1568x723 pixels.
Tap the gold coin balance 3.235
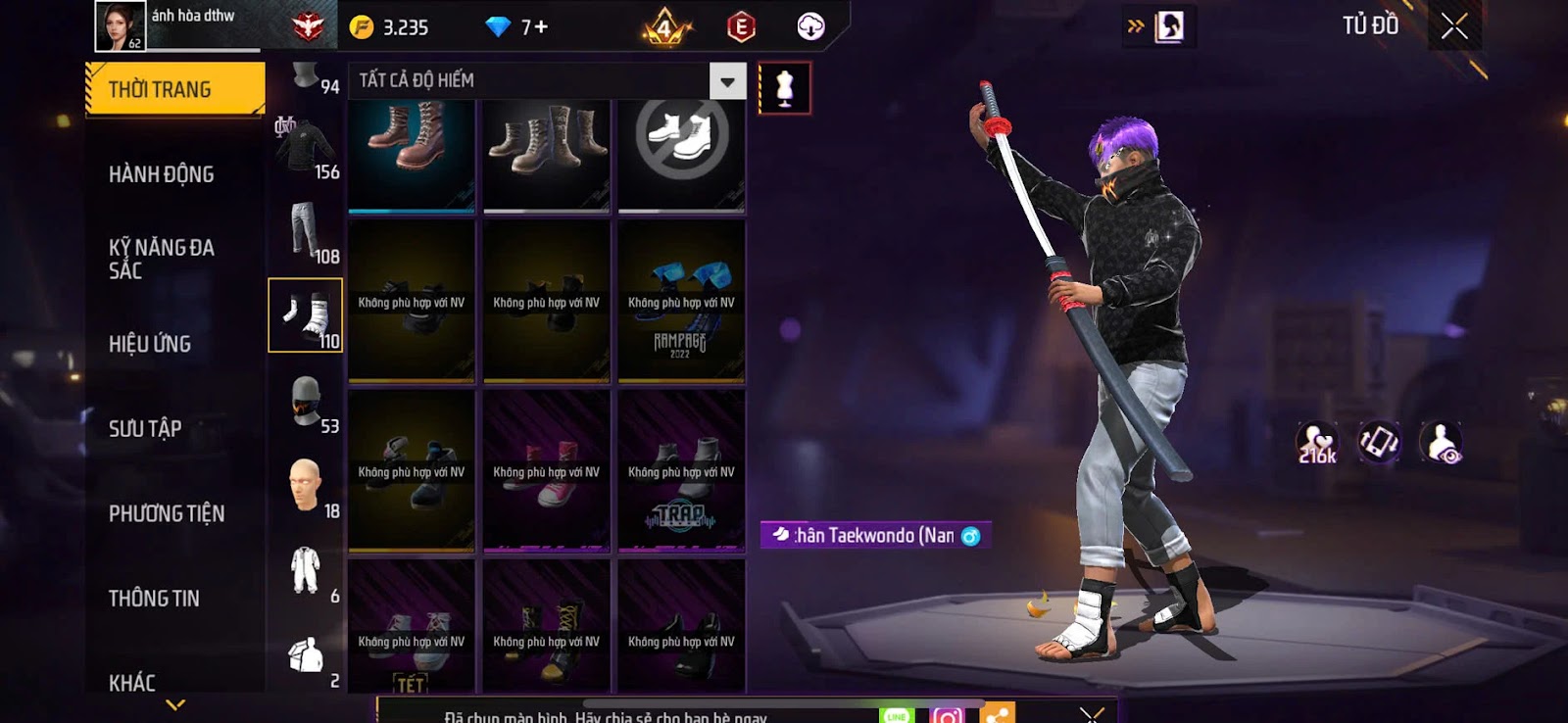pos(391,27)
